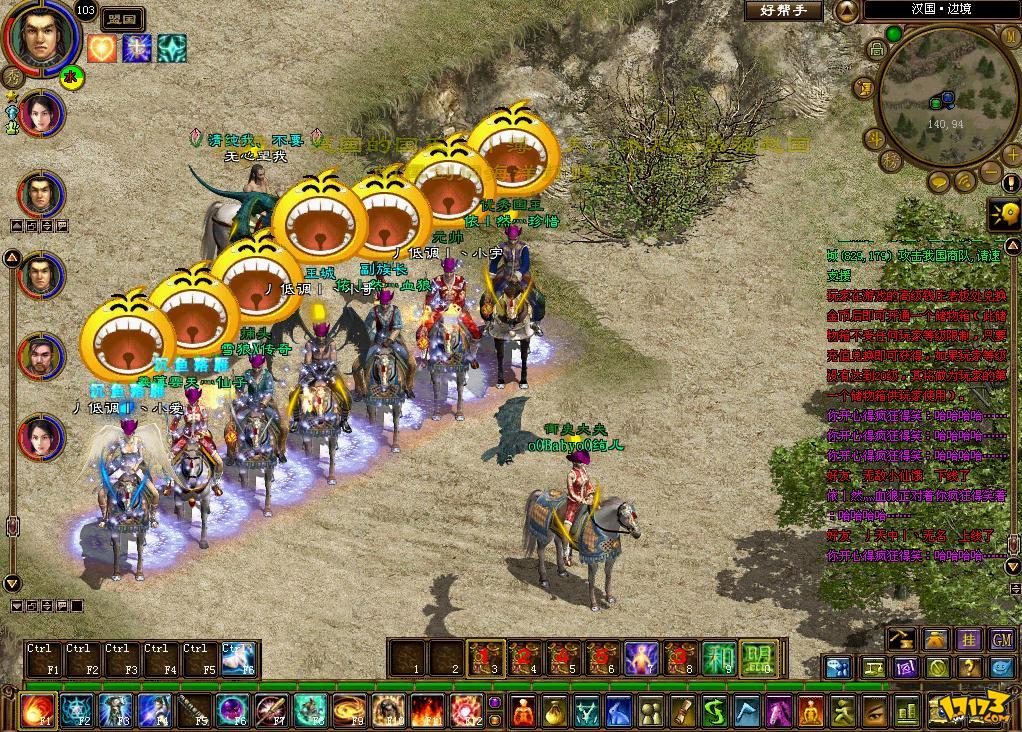Click the 盟国 button beside the portrait
Viewport: 1022px width, 732px height.
124,19
